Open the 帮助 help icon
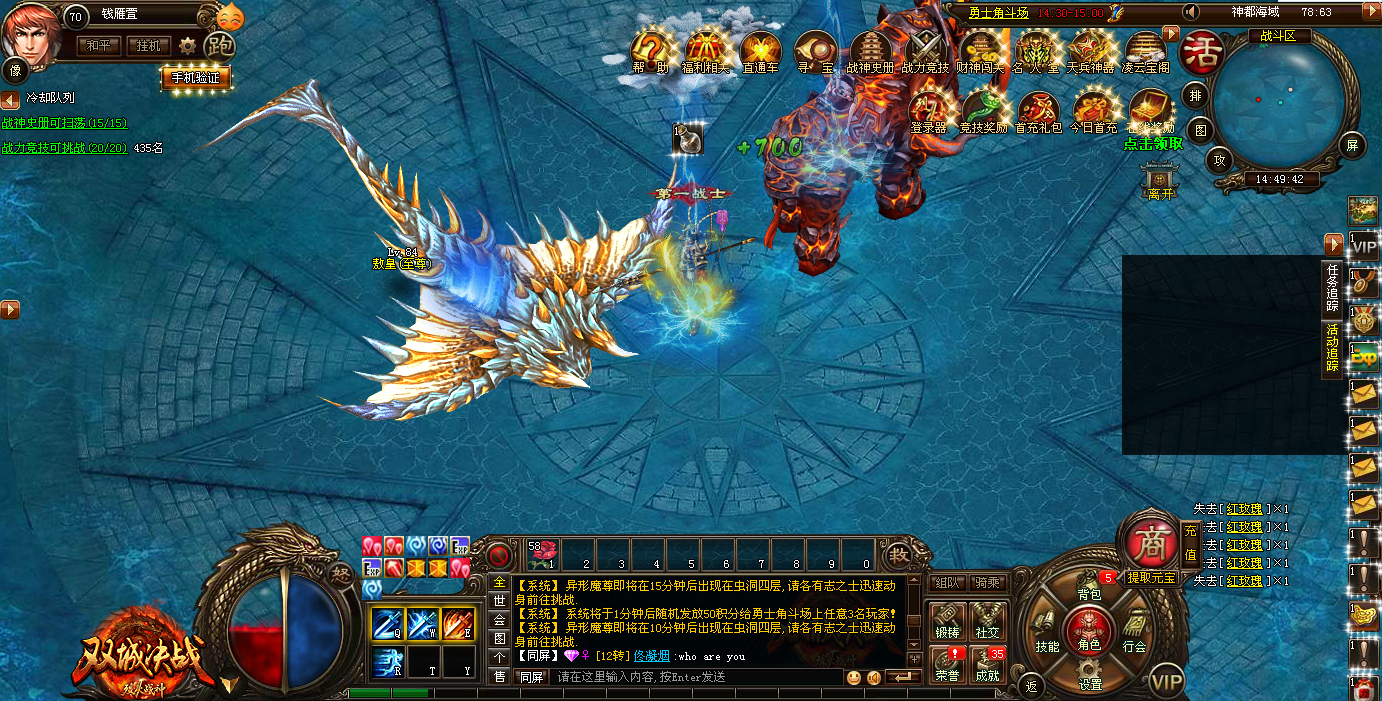1382x701 pixels. [x=650, y=52]
